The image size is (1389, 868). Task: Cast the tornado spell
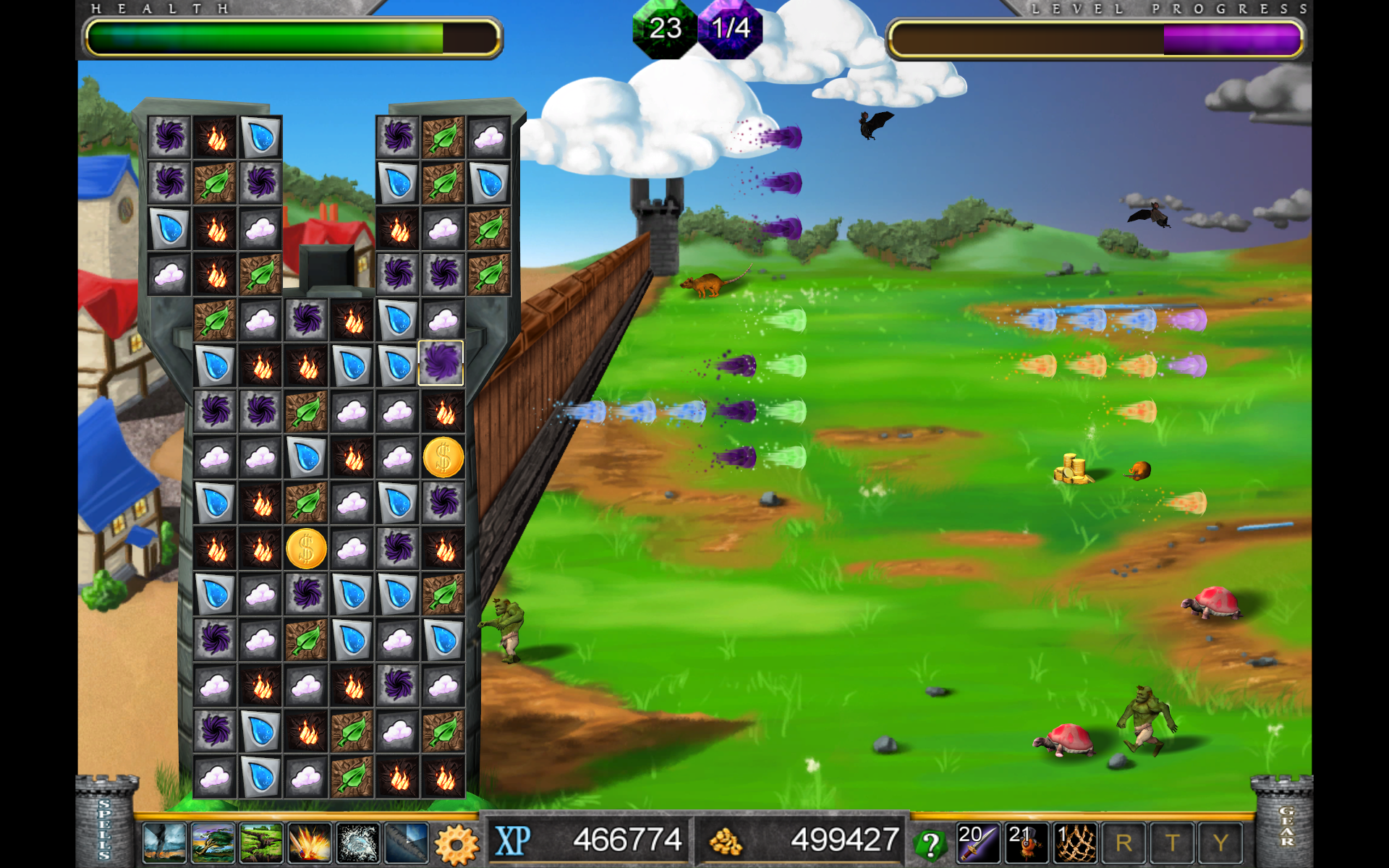tap(163, 843)
